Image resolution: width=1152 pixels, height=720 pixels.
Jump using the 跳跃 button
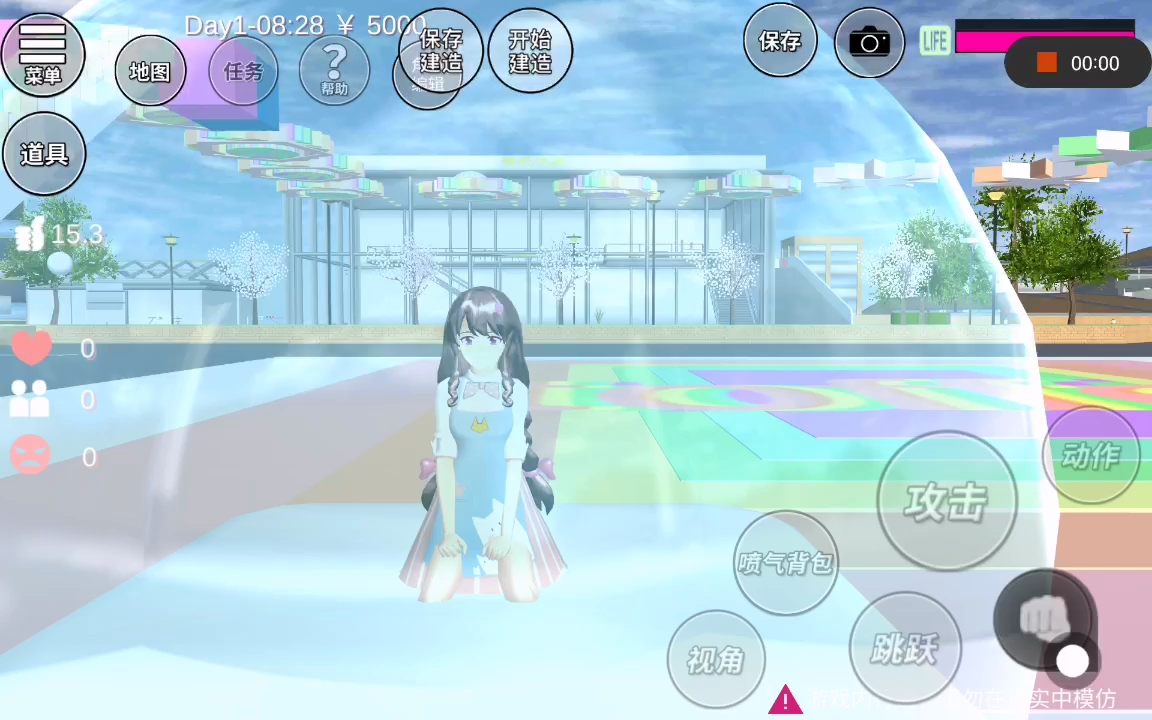pyautogui.click(x=904, y=648)
